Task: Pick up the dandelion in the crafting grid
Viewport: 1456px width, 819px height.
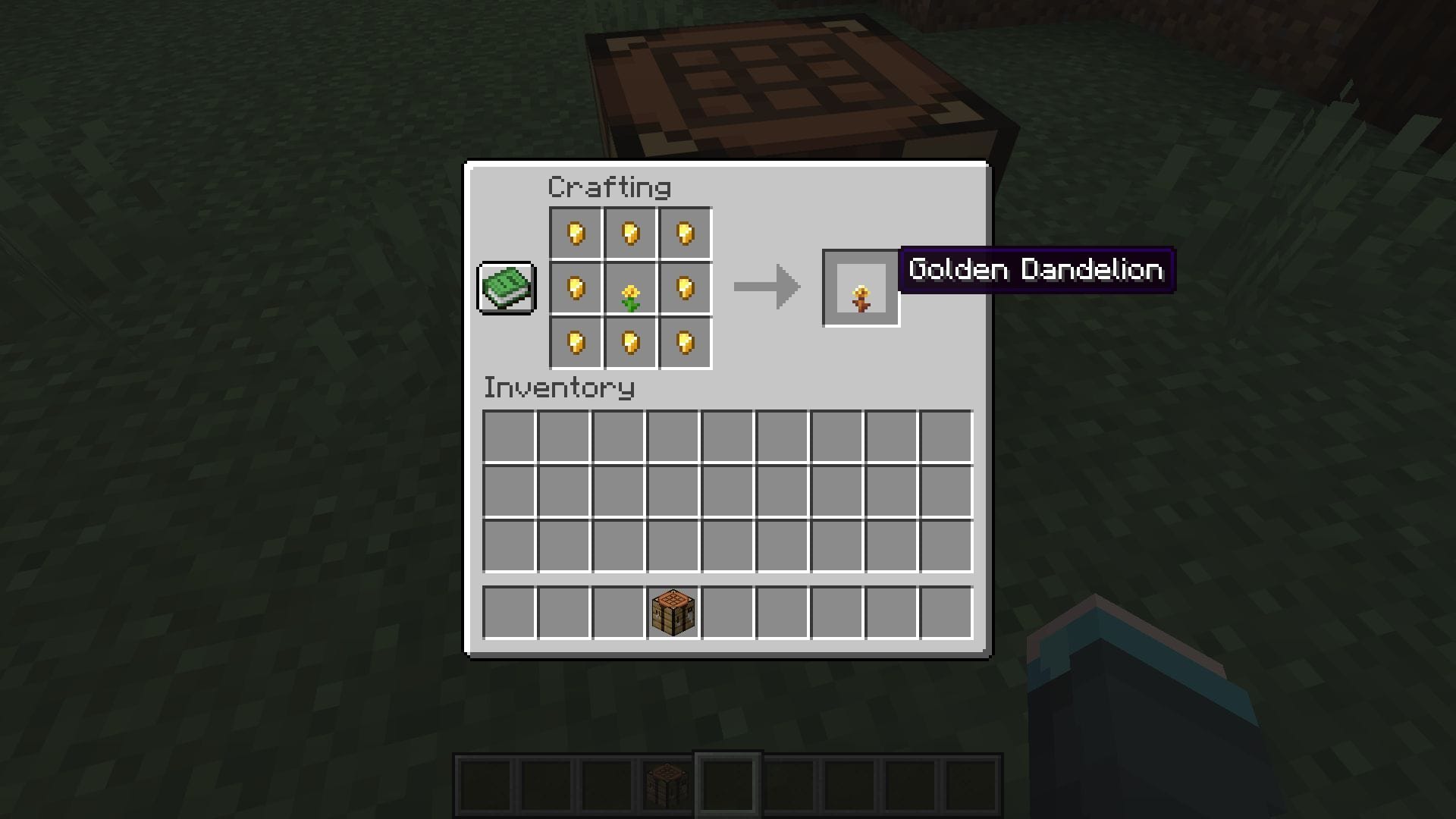Action: tap(630, 289)
